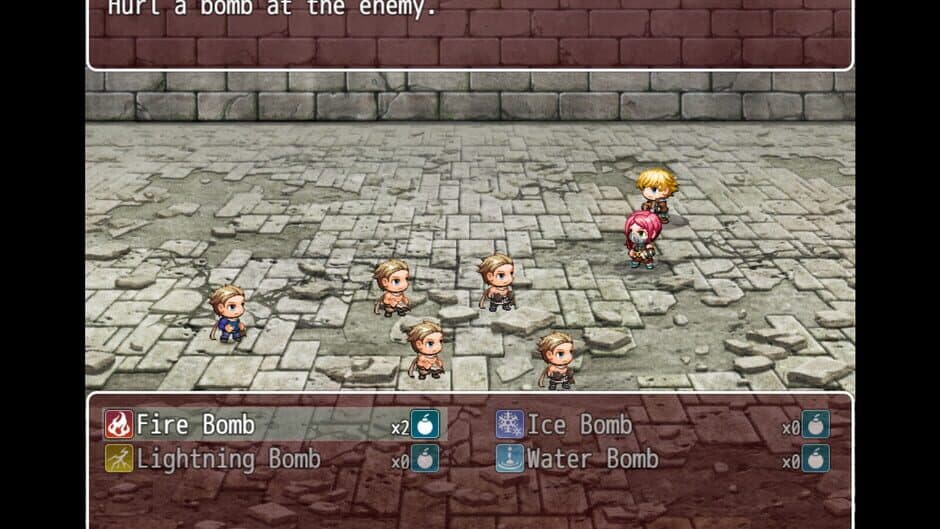Pick the Ice Bomb skill
940x529 pixels.
pyautogui.click(x=579, y=425)
